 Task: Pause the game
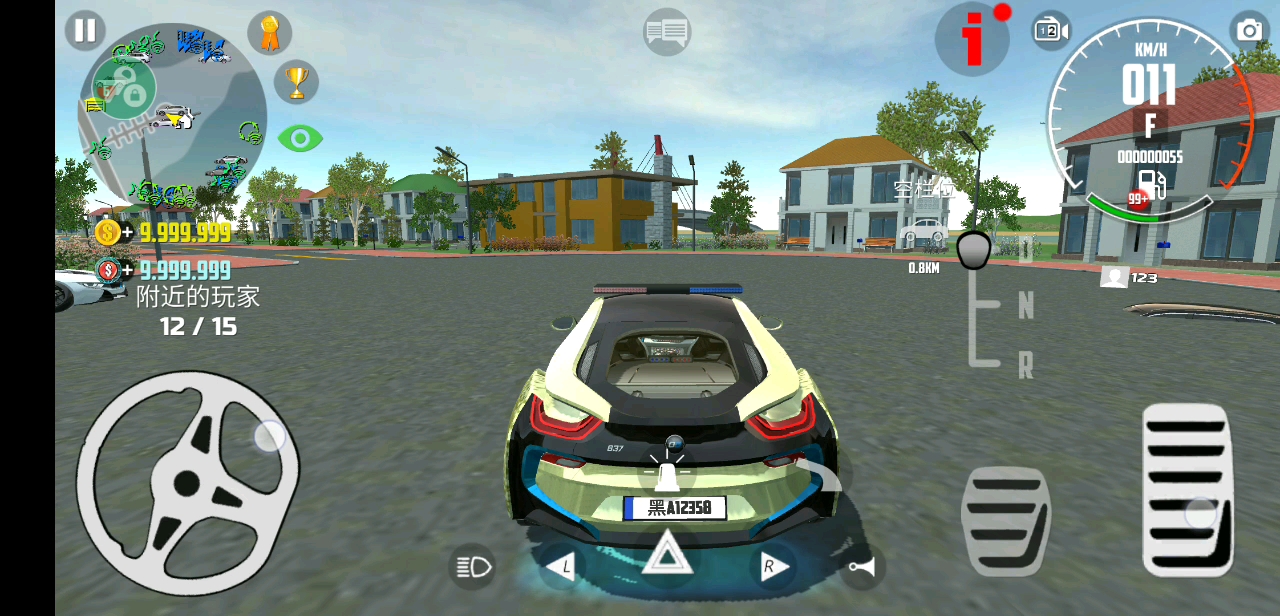click(85, 30)
